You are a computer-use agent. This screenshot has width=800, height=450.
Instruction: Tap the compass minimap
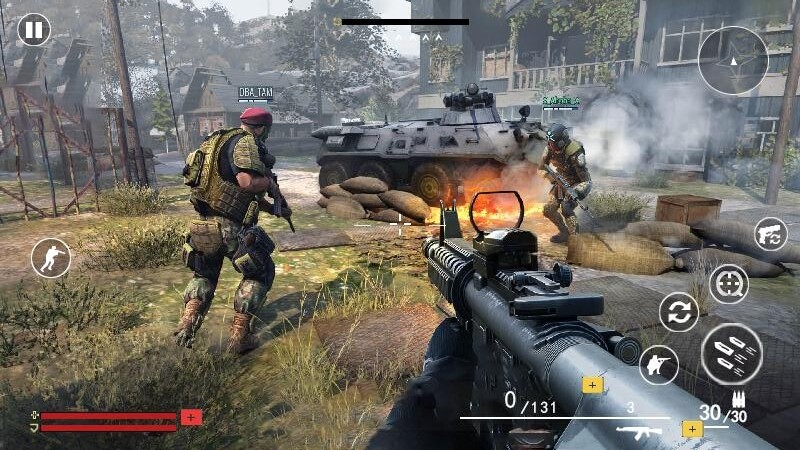(732, 60)
